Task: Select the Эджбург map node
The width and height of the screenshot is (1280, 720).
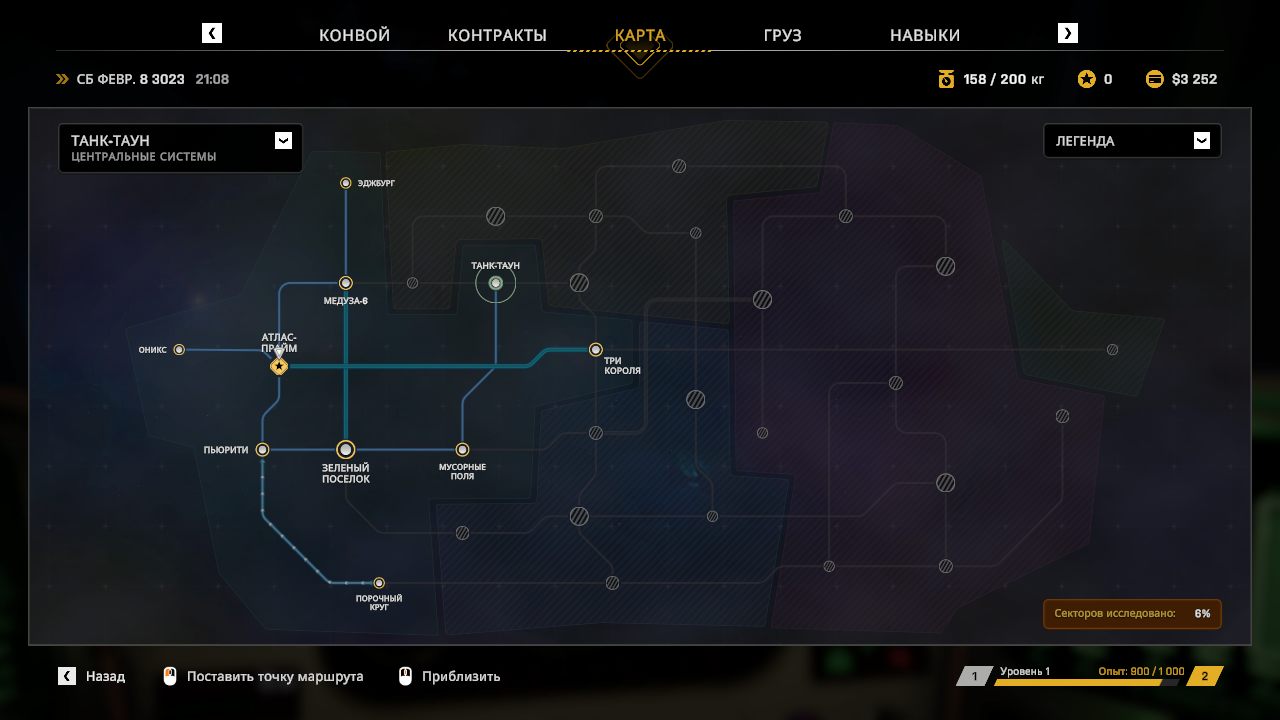Action: [346, 183]
